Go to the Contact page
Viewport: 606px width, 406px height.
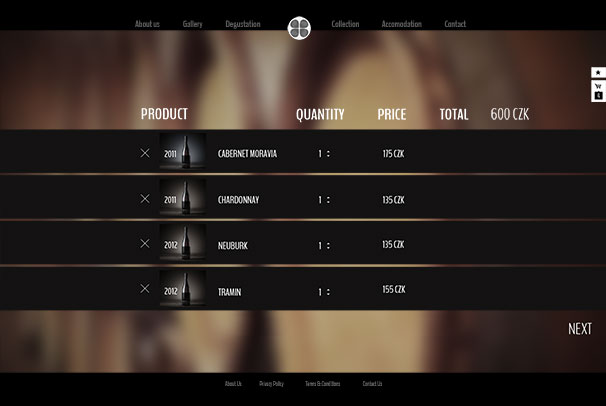tap(455, 24)
